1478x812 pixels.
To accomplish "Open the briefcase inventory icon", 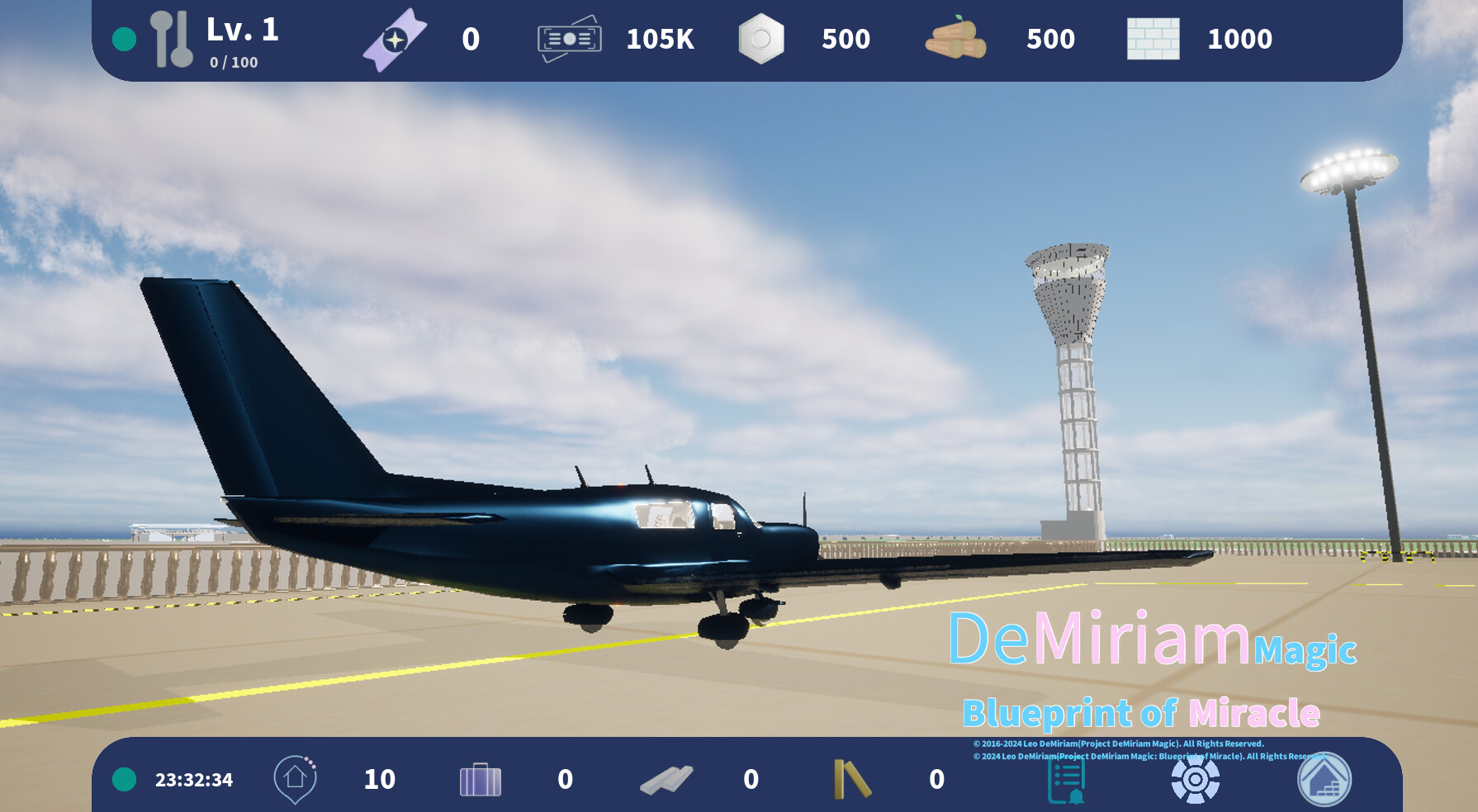I will click(481, 778).
